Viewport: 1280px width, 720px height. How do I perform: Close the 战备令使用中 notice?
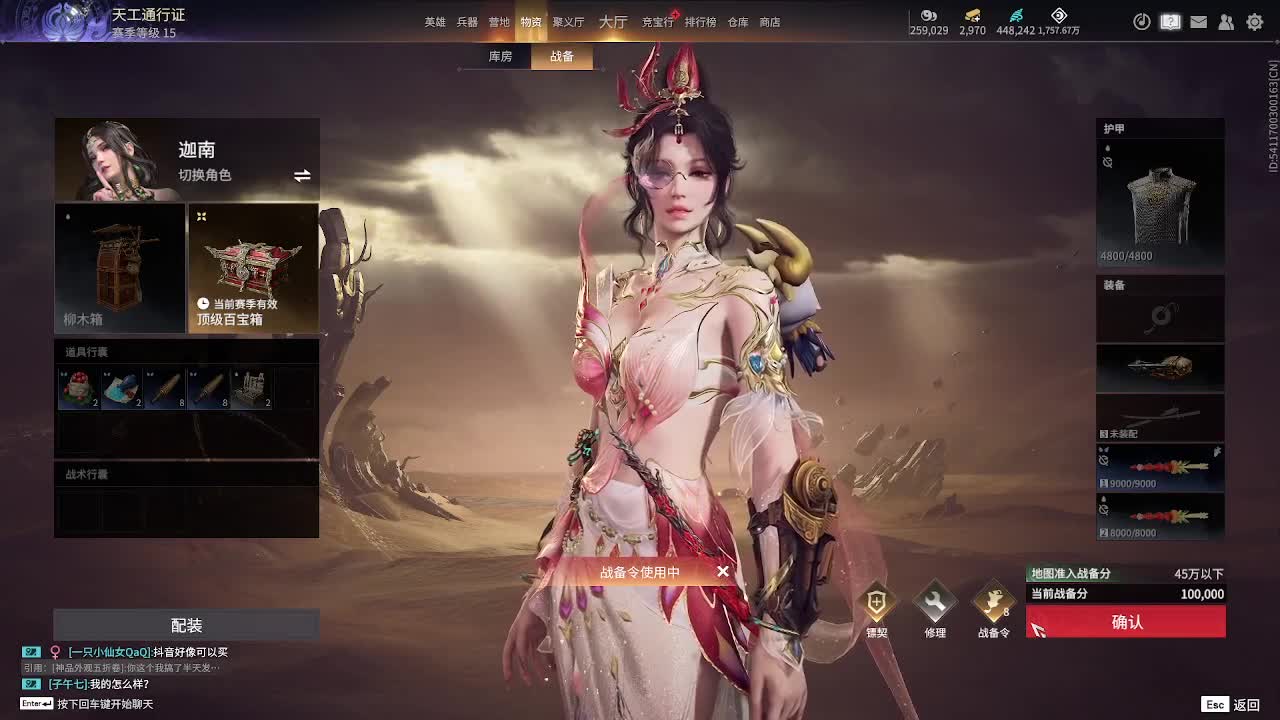723,572
